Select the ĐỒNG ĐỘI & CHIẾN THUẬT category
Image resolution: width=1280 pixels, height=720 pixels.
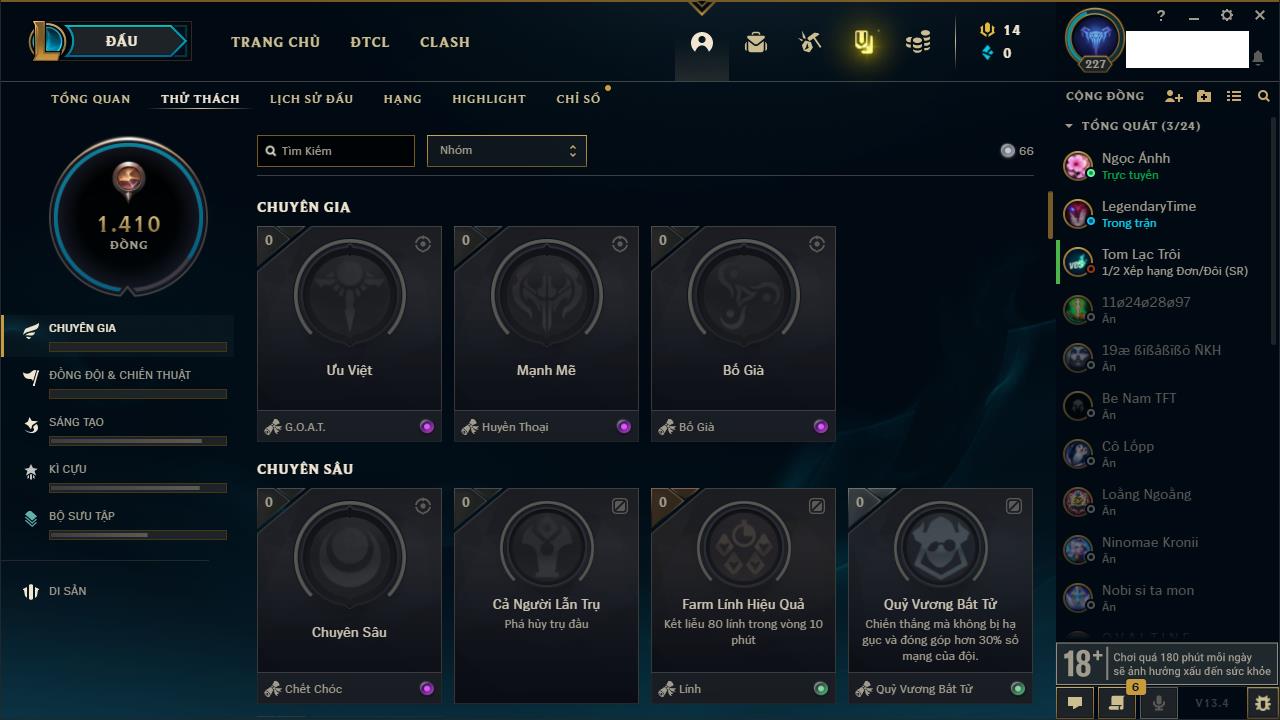click(119, 375)
